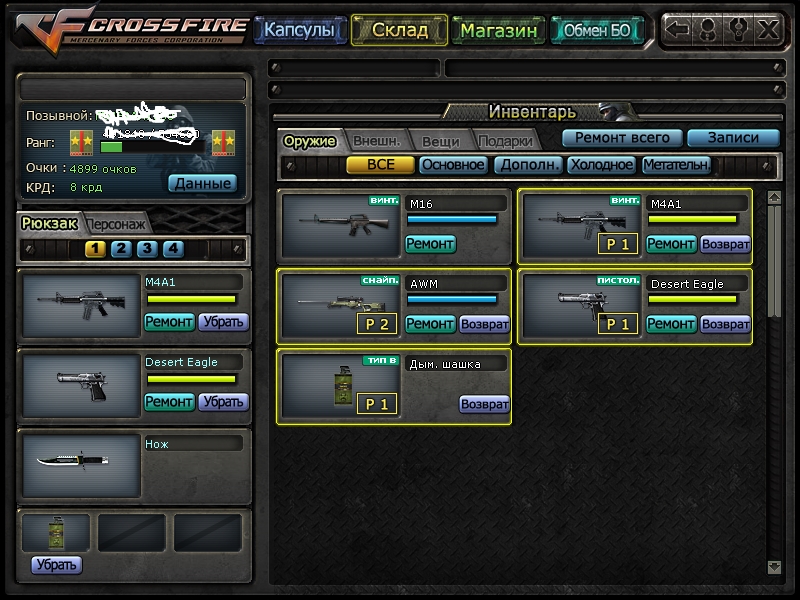The image size is (800, 600).
Task: Go to the Магазин shop
Action: pyautogui.click(x=498, y=30)
